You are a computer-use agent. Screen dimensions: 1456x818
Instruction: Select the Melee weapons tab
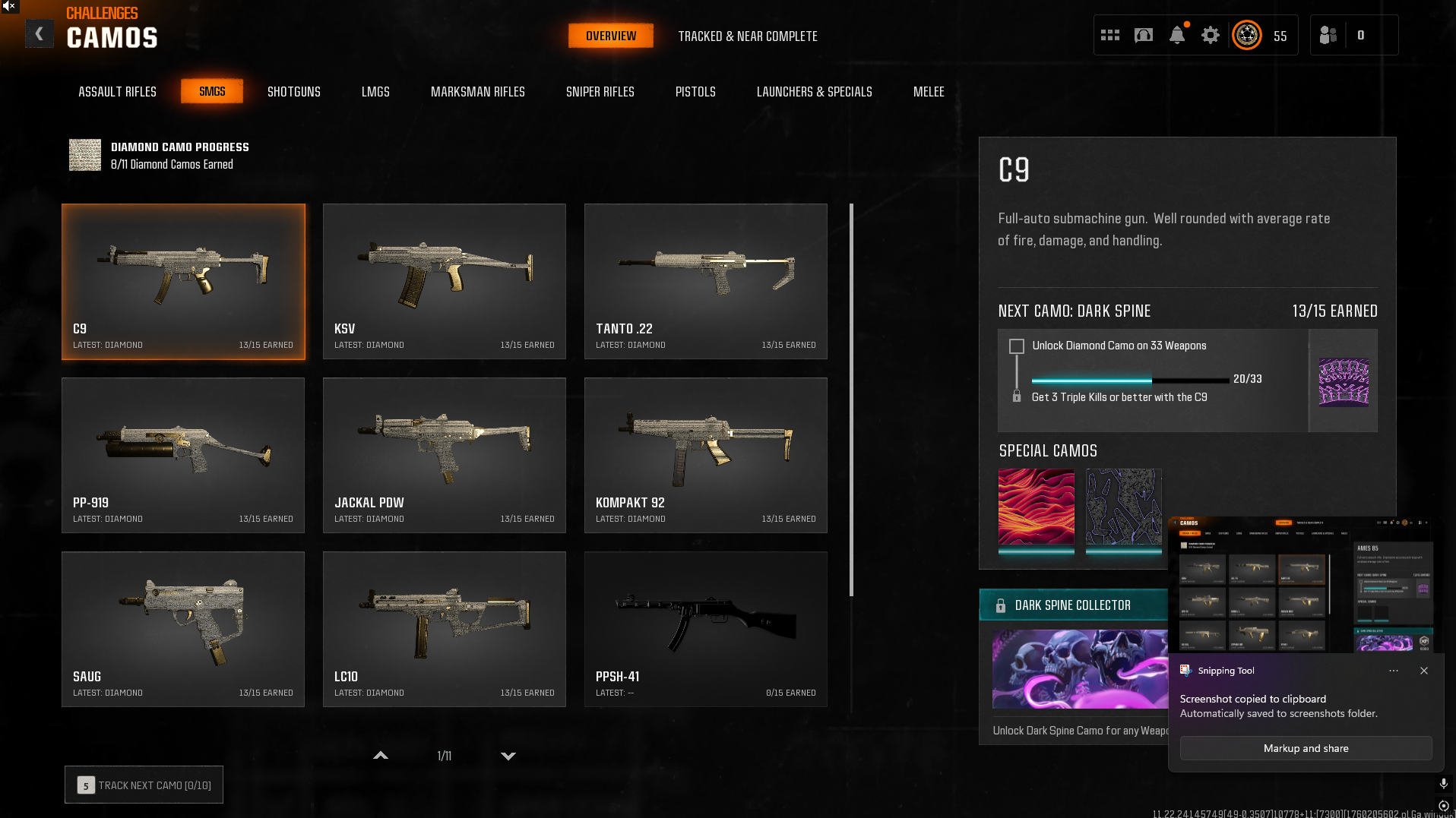pos(928,92)
